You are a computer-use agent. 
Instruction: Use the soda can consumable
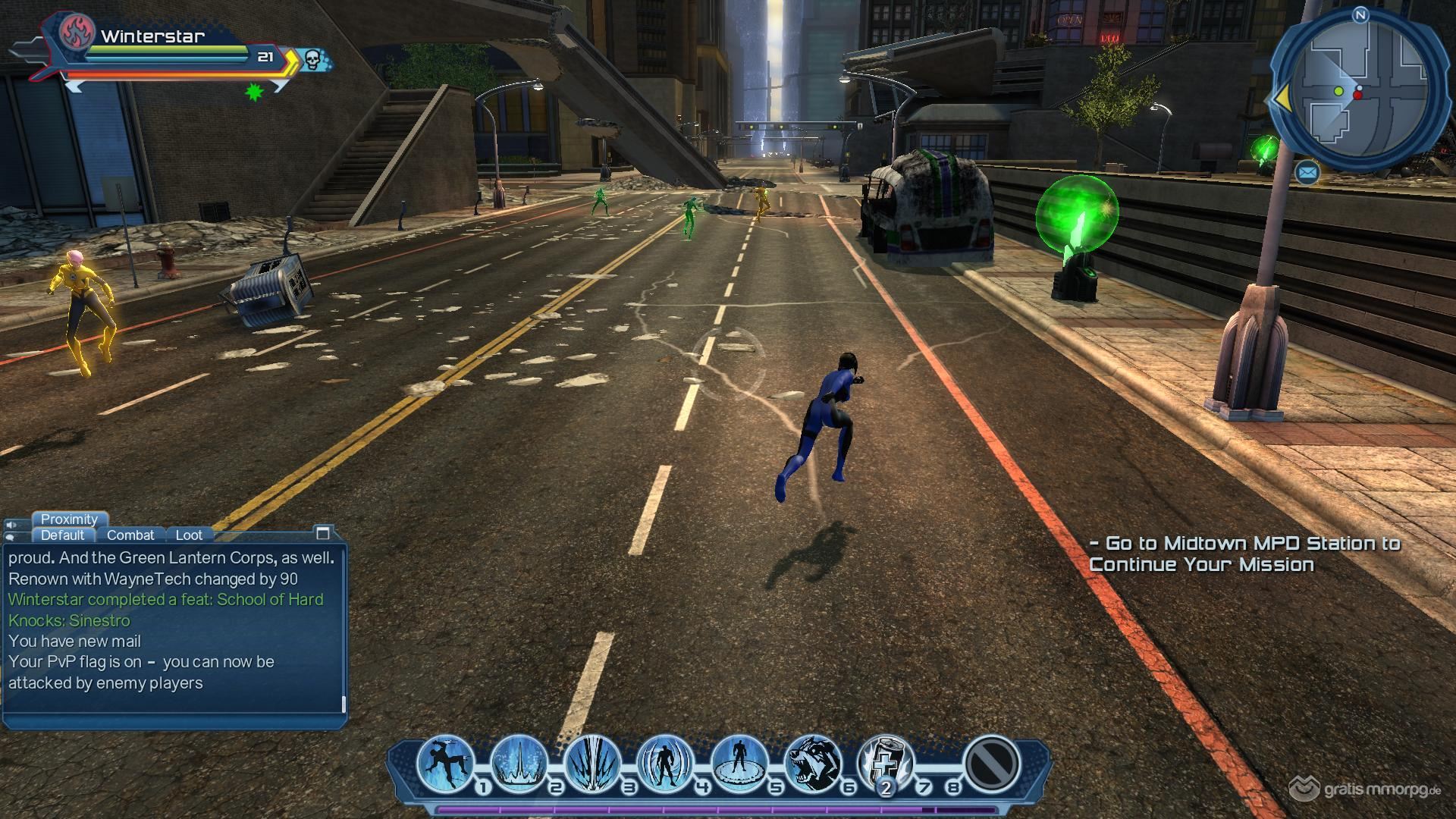click(x=884, y=763)
